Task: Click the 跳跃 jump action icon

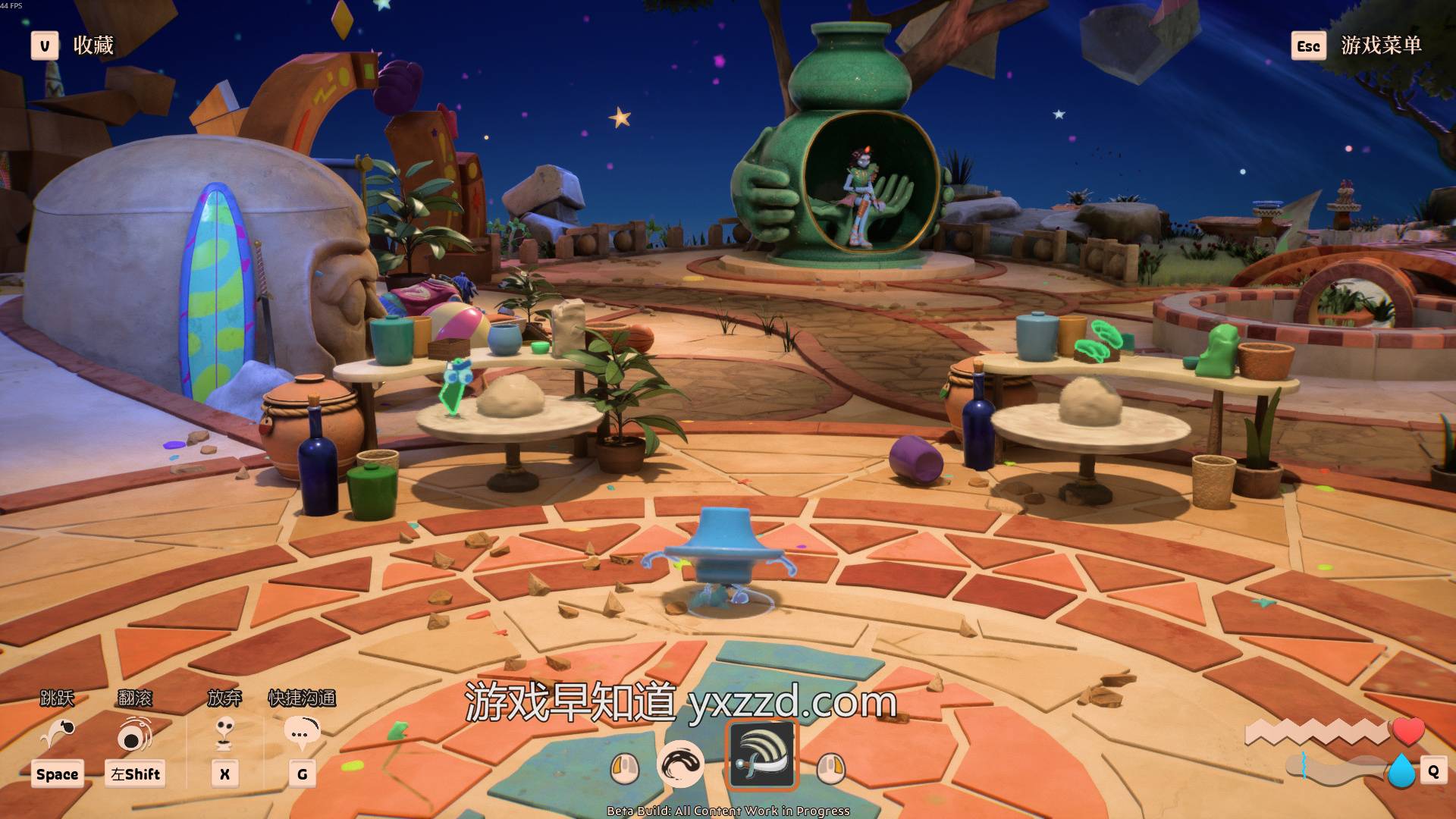Action: pyautogui.click(x=58, y=734)
